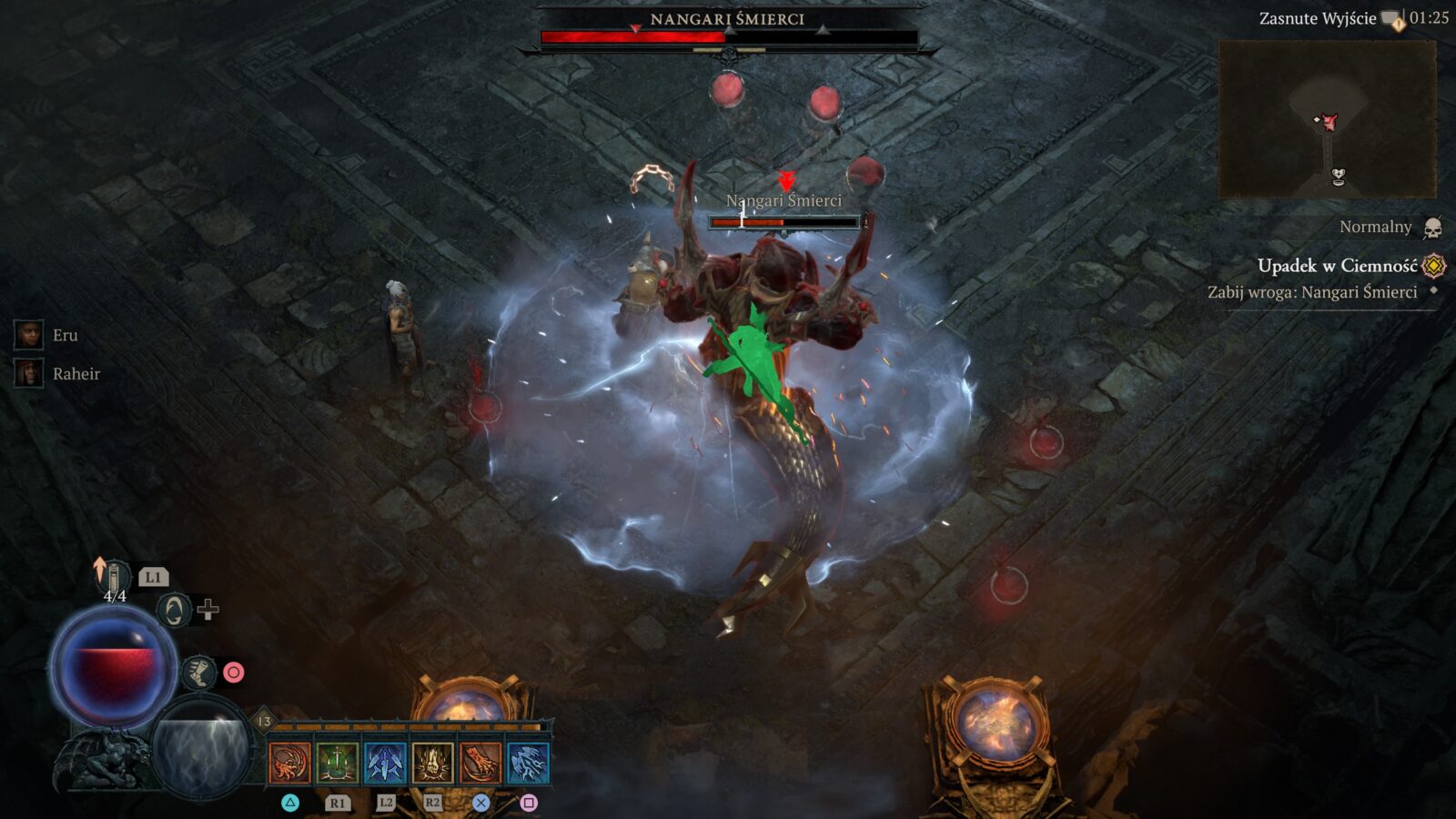
Task: Drink the health potion (4/4)
Action: pos(112,573)
